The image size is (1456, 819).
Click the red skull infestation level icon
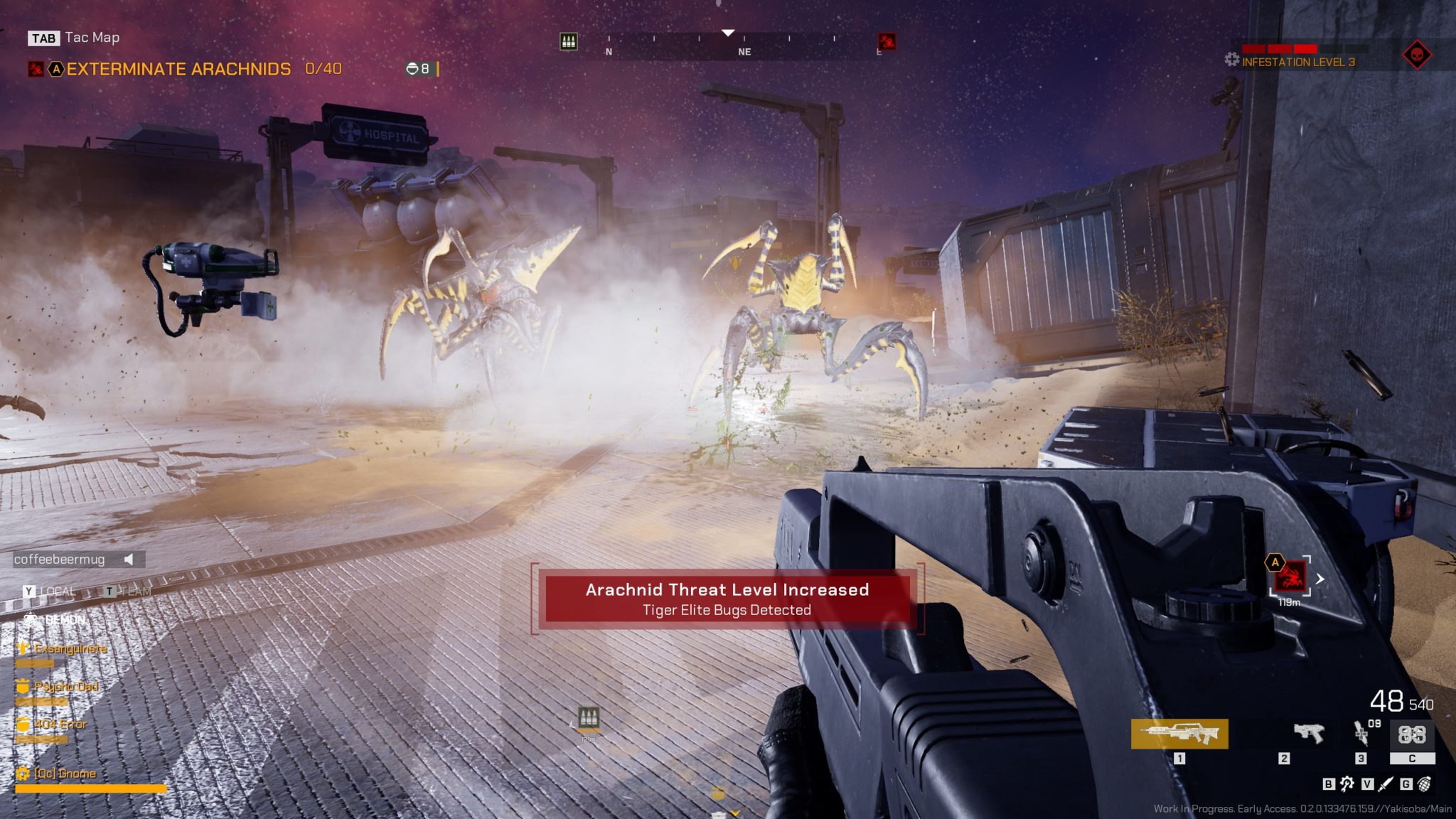click(1416, 55)
